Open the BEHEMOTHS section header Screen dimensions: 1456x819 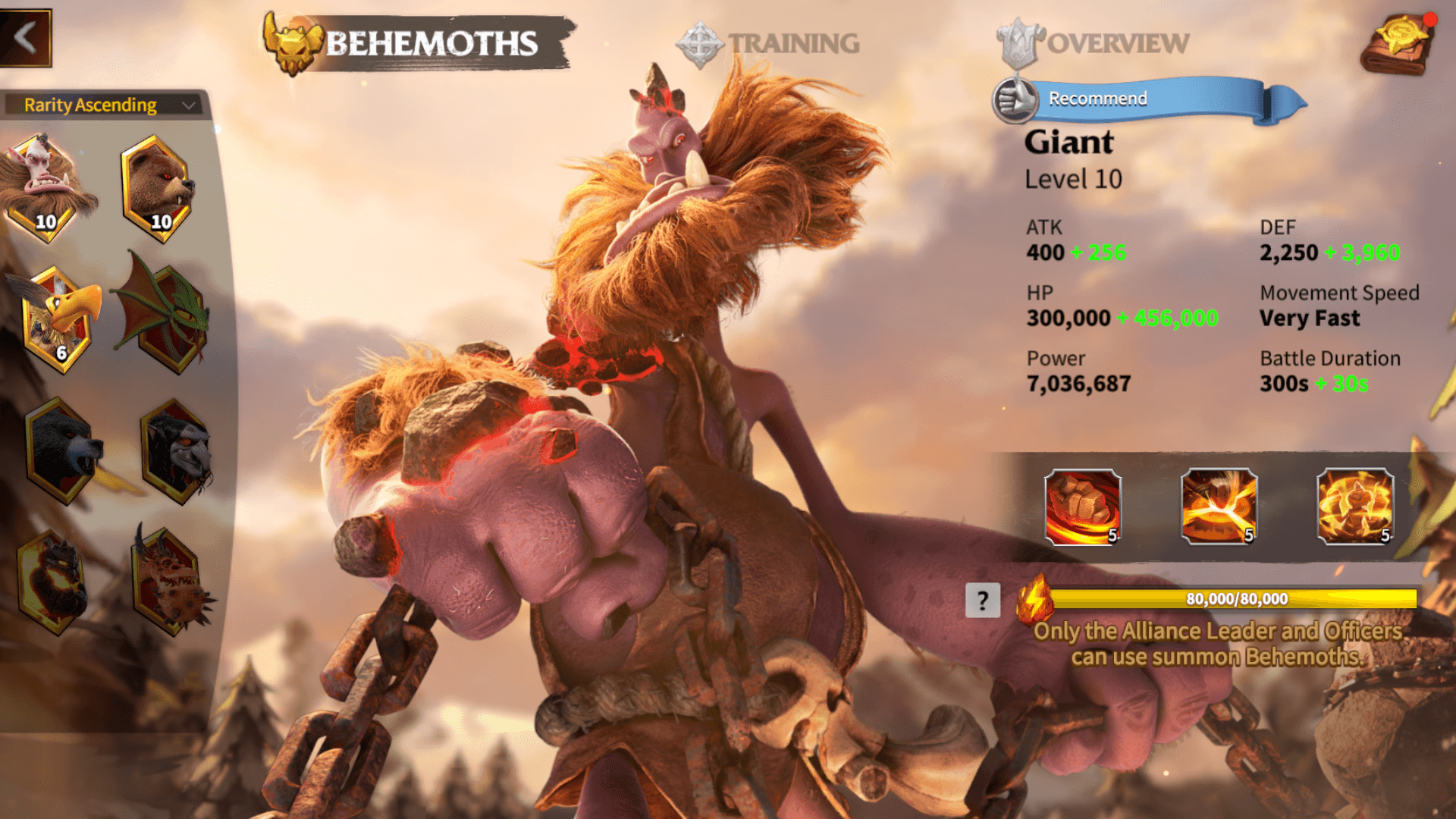coord(432,44)
